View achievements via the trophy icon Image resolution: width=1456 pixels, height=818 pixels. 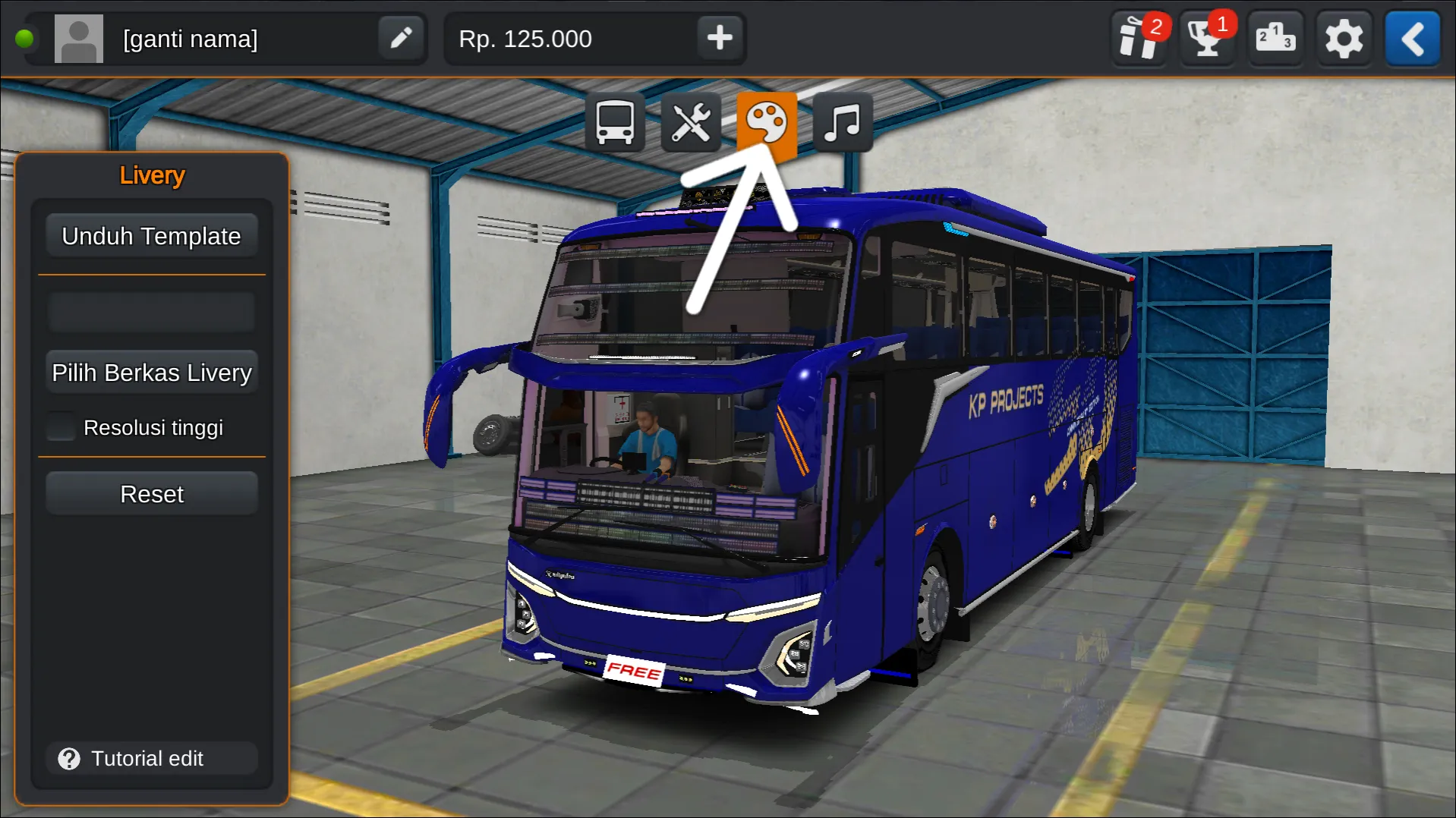click(1205, 38)
